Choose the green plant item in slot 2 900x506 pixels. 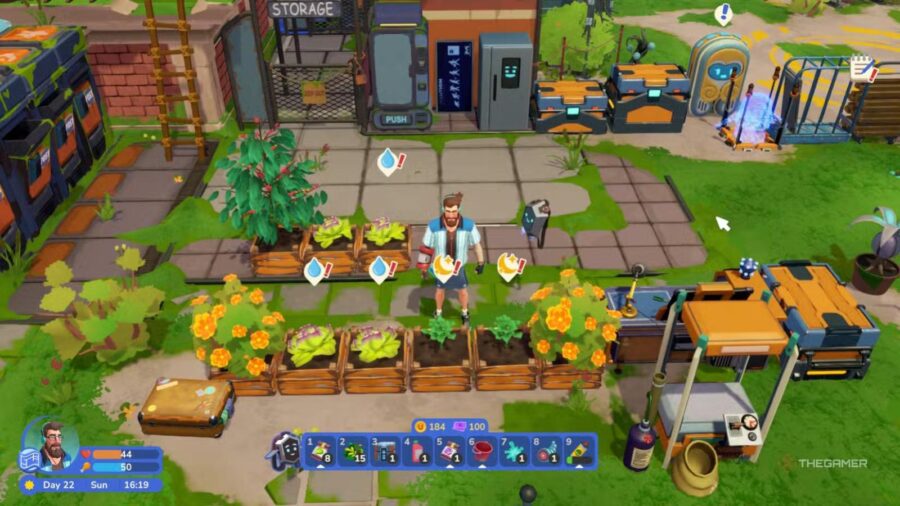(352, 451)
